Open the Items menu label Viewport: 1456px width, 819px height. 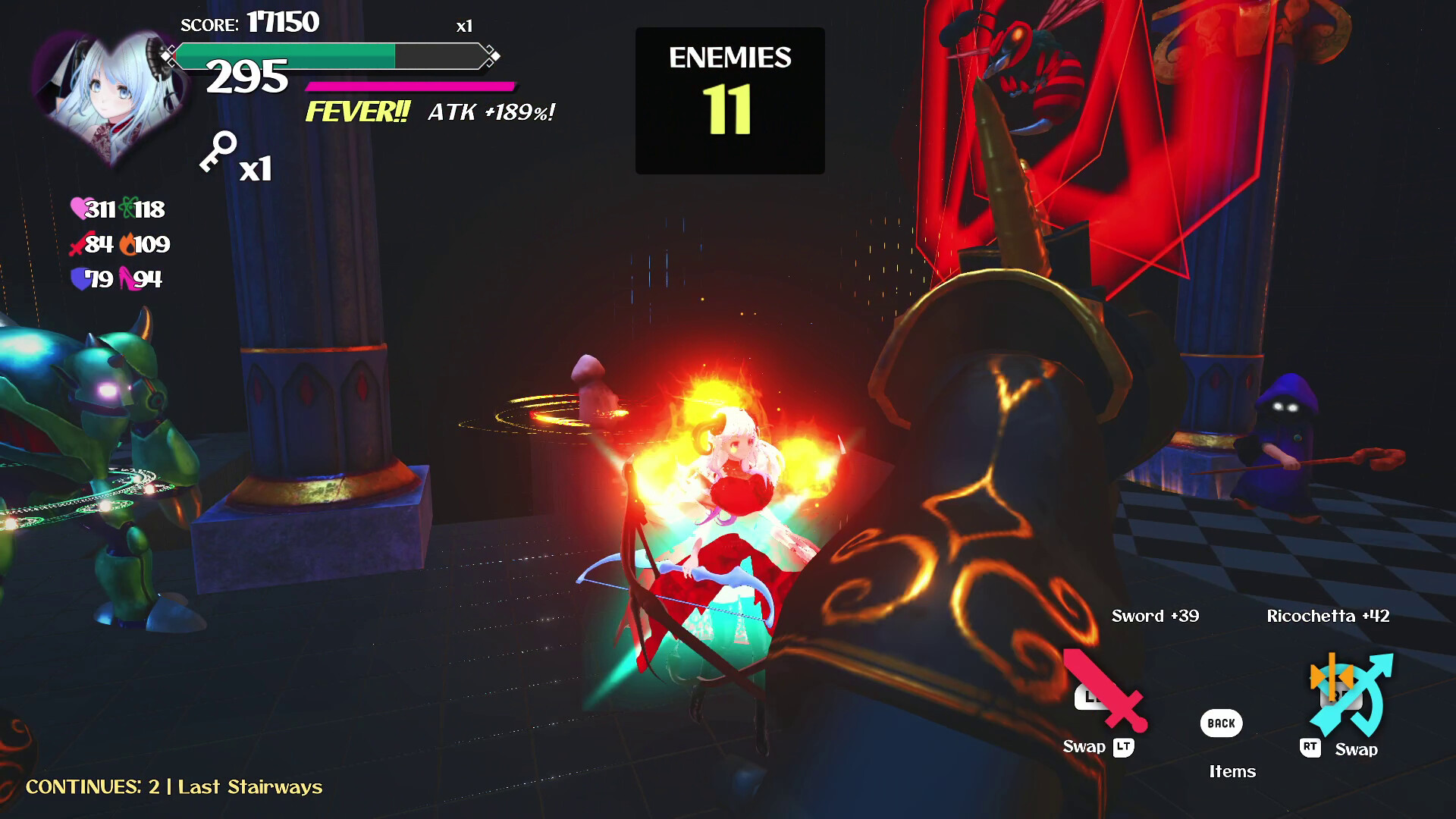1232,771
